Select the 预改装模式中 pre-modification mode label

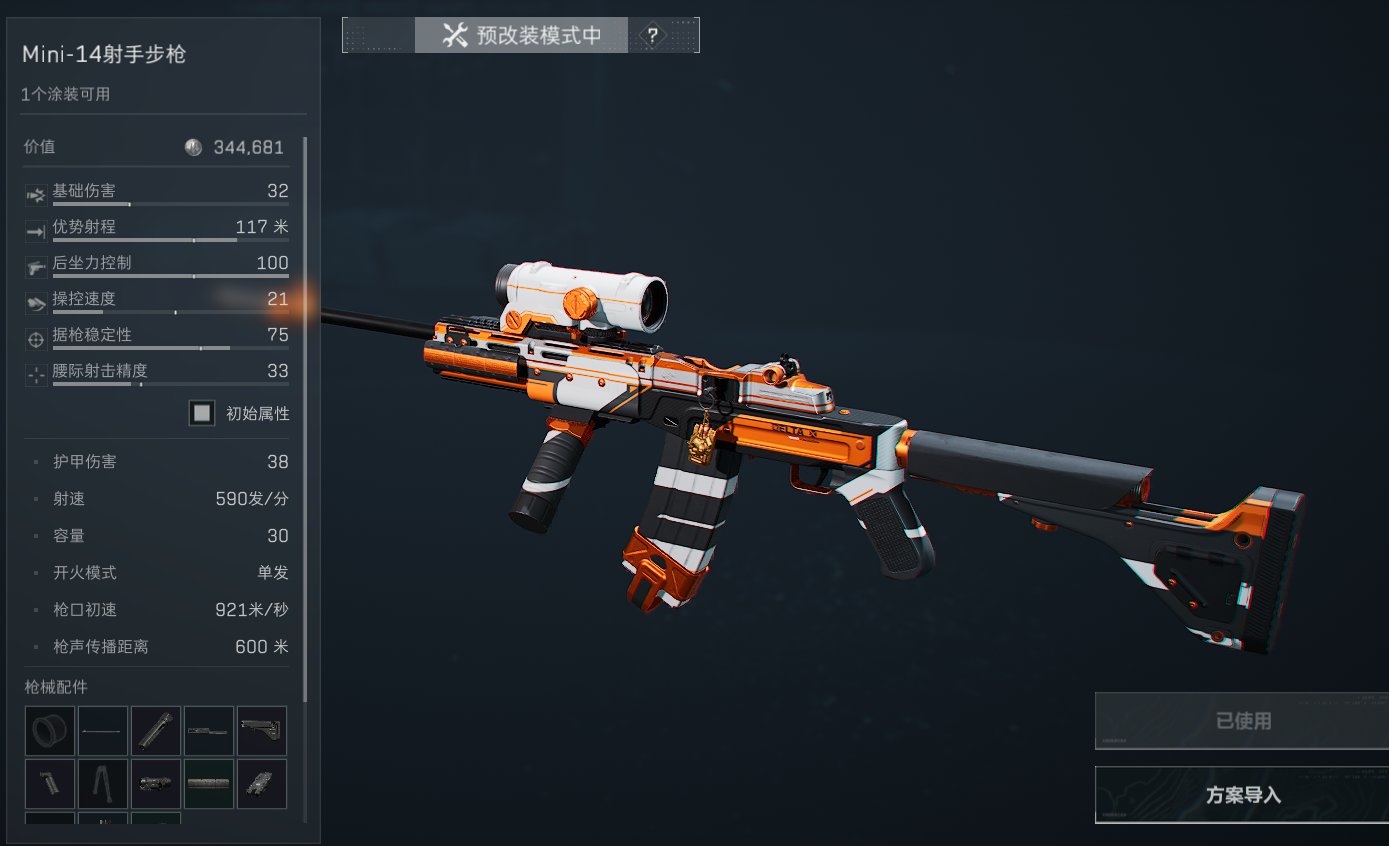[522, 36]
